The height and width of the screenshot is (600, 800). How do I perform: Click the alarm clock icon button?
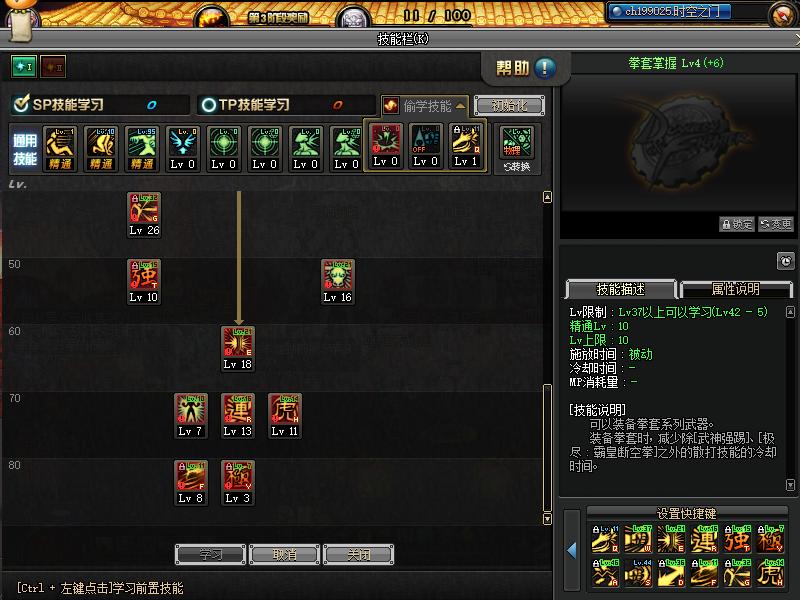785,261
